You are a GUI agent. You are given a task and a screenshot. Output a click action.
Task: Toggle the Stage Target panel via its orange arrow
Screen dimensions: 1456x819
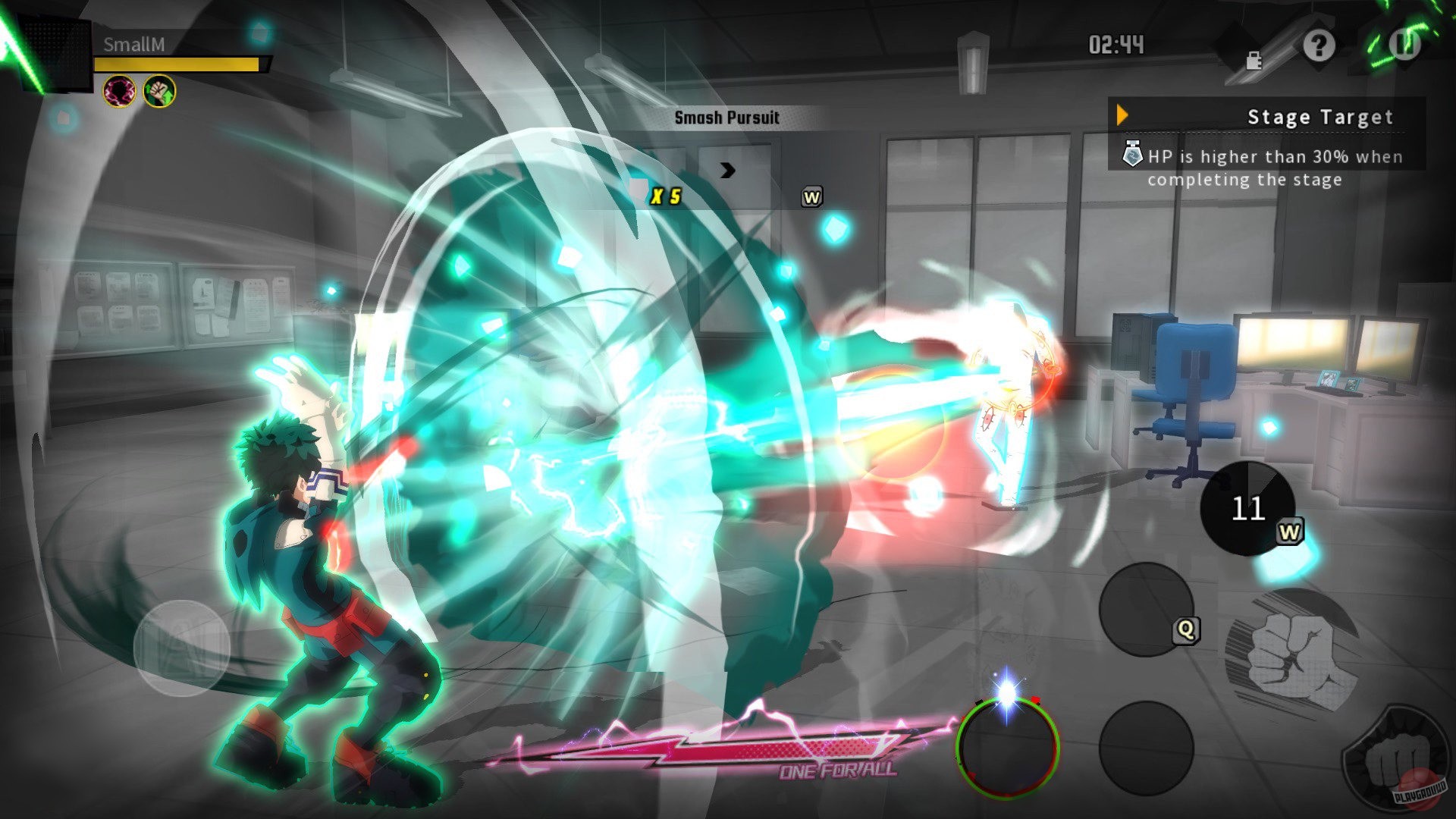(1122, 115)
